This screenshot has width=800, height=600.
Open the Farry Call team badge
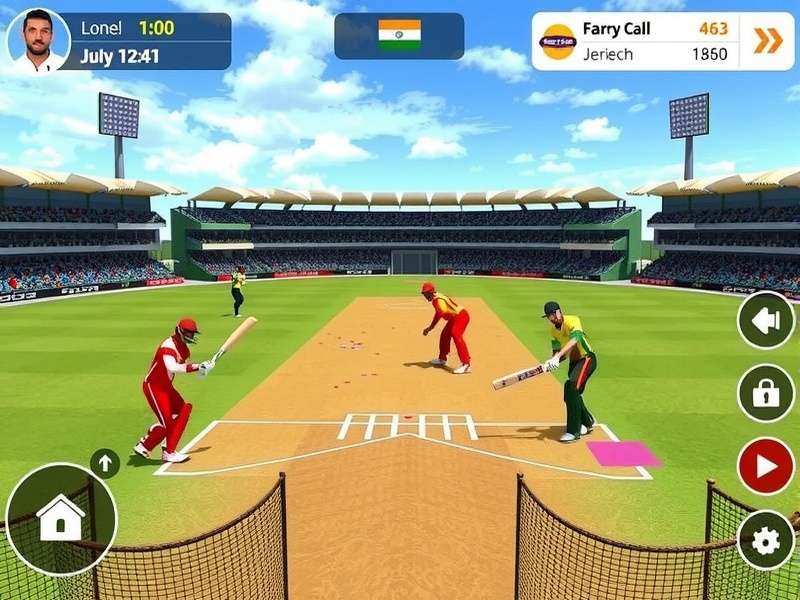(557, 42)
